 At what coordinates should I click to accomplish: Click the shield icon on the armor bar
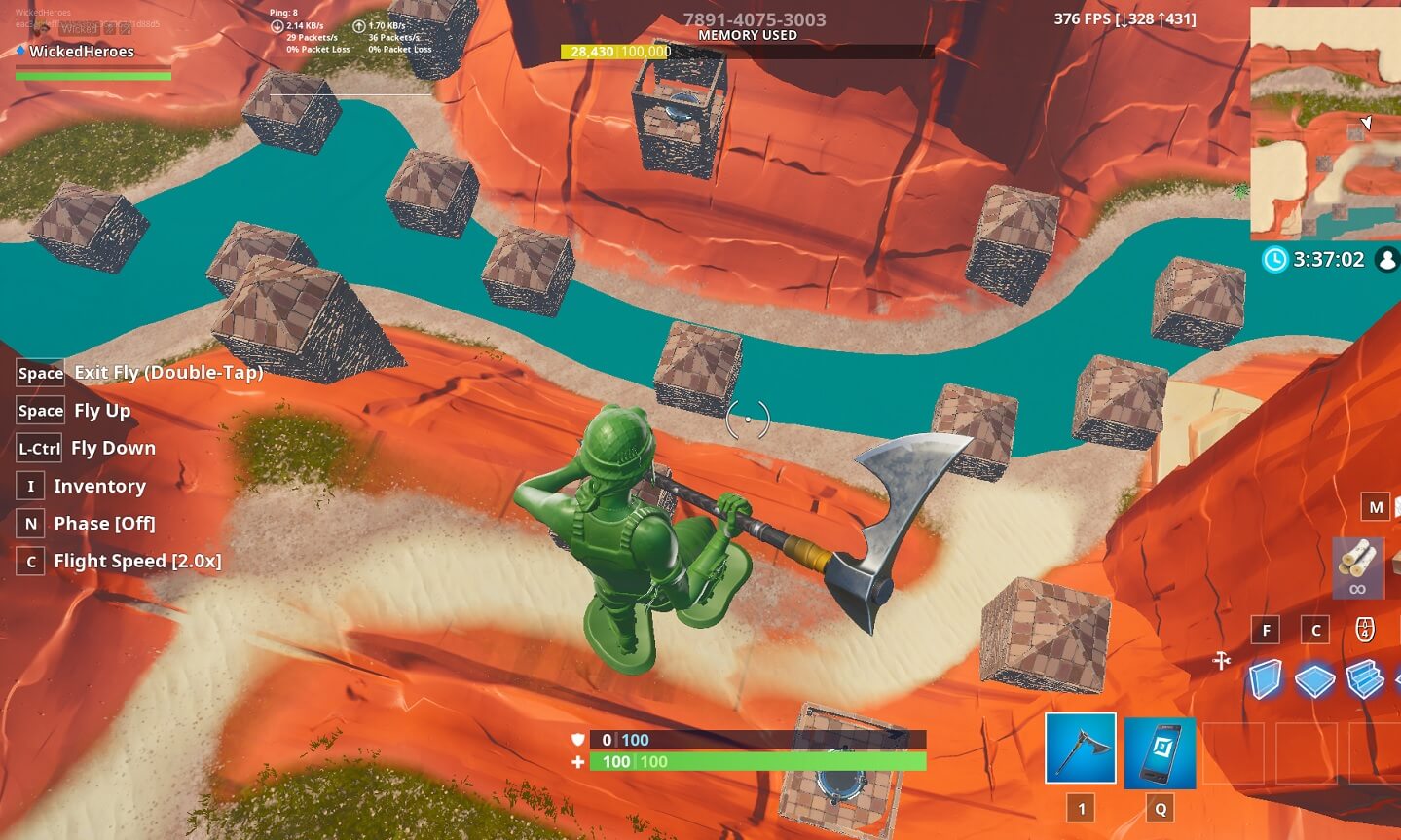pos(578,740)
